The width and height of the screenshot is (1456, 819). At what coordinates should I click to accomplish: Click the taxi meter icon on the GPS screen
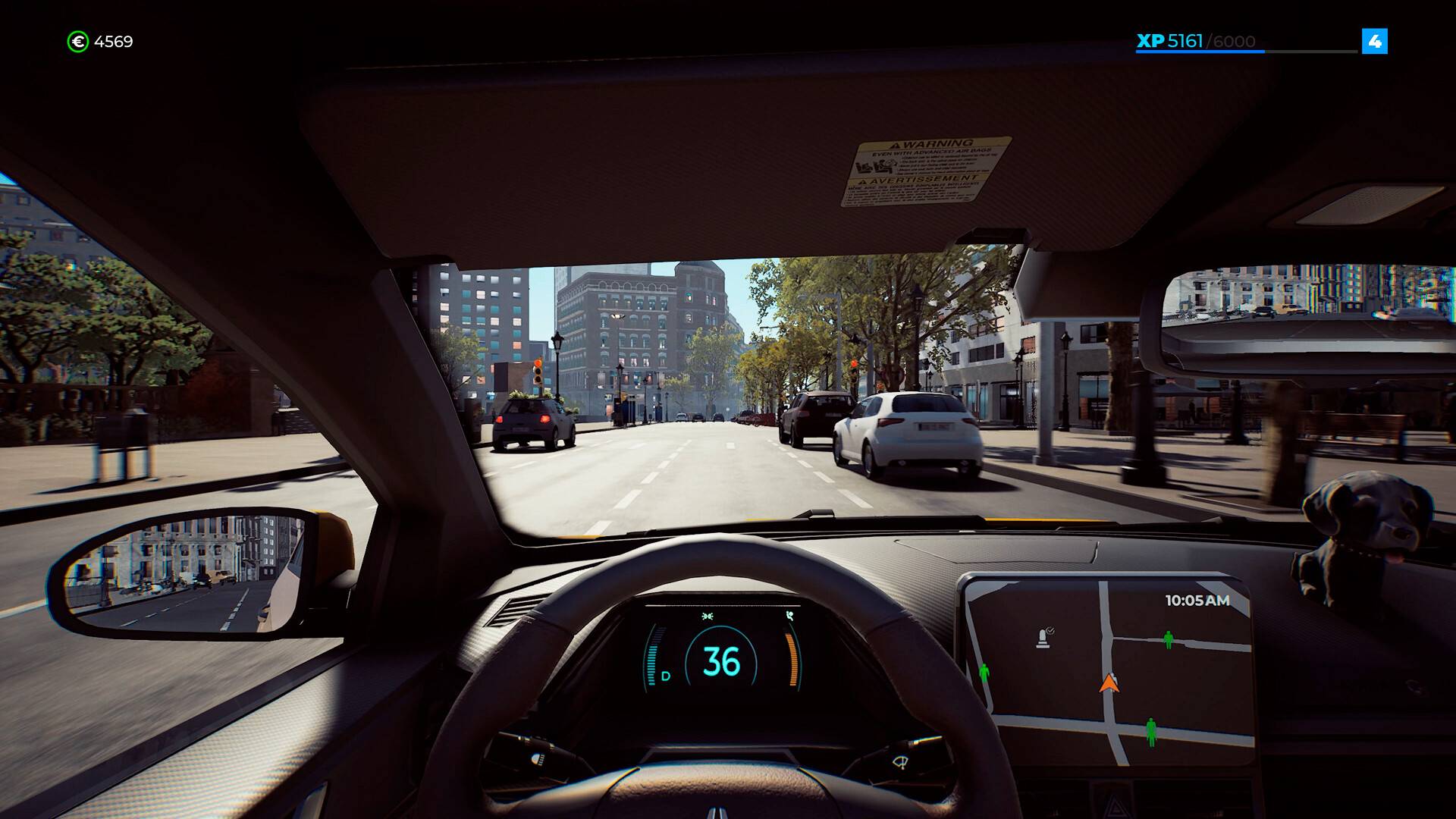[x=1043, y=639]
